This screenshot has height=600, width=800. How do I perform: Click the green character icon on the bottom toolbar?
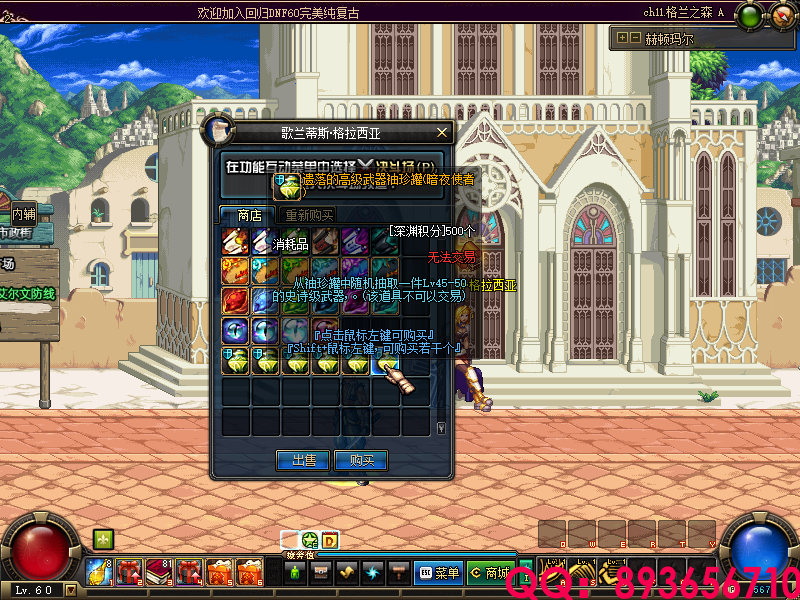(x=295, y=573)
